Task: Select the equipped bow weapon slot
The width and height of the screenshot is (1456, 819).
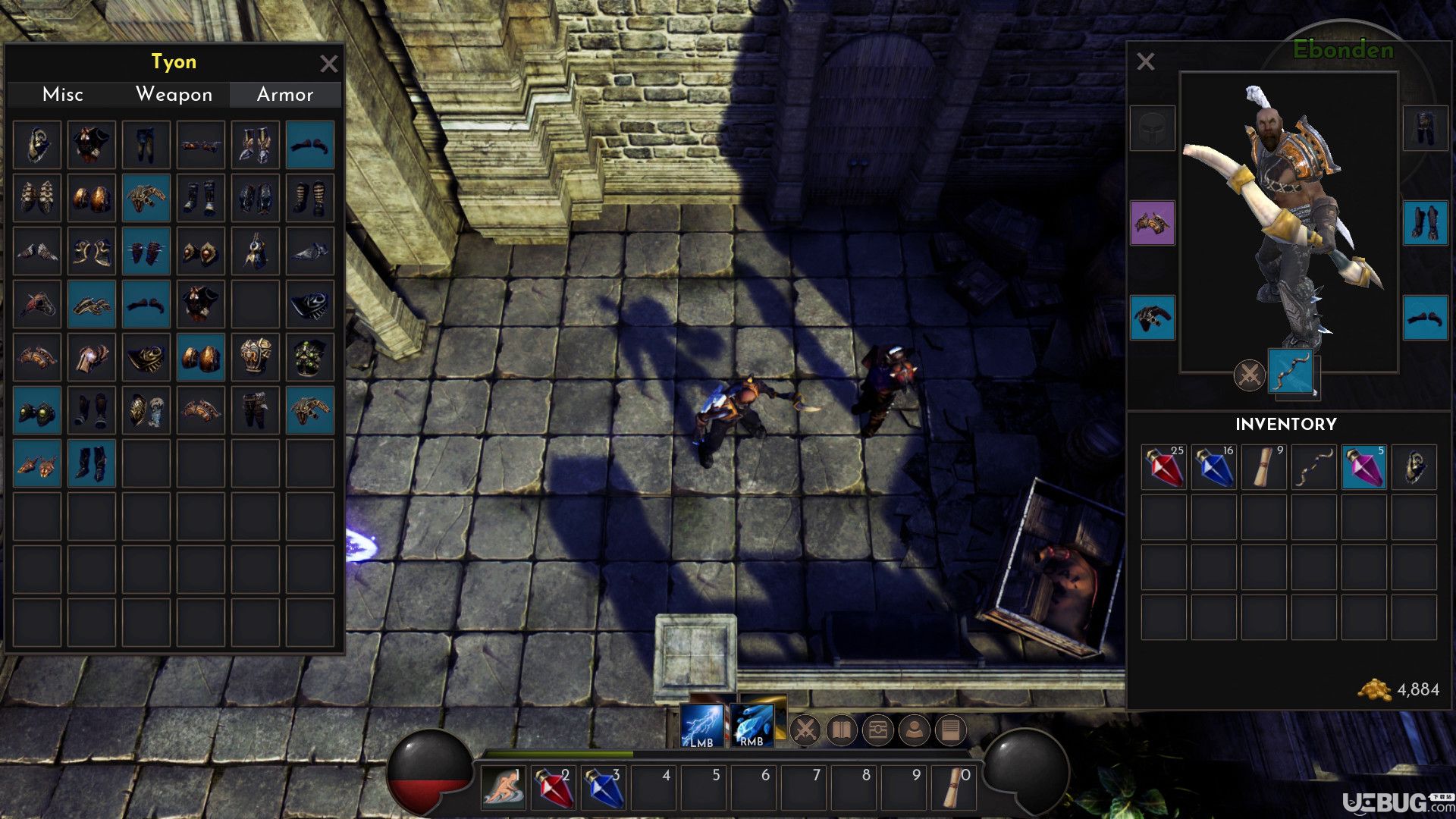Action: (x=1291, y=371)
